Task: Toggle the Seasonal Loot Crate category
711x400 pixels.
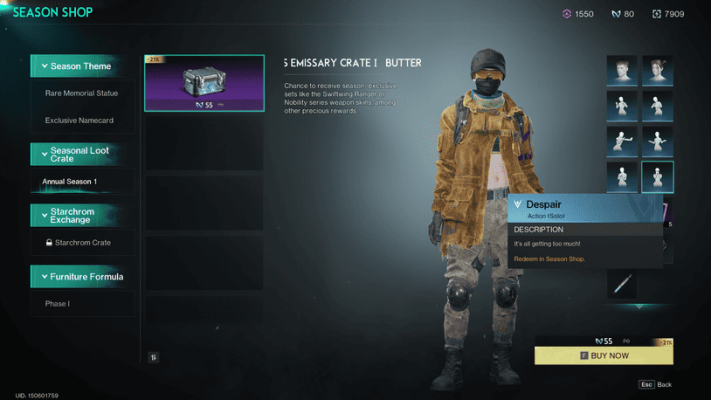Action: tap(82, 154)
